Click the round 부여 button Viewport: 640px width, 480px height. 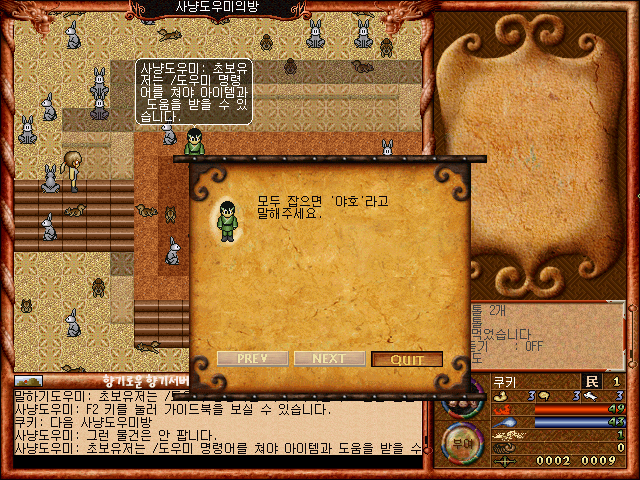tap(460, 443)
